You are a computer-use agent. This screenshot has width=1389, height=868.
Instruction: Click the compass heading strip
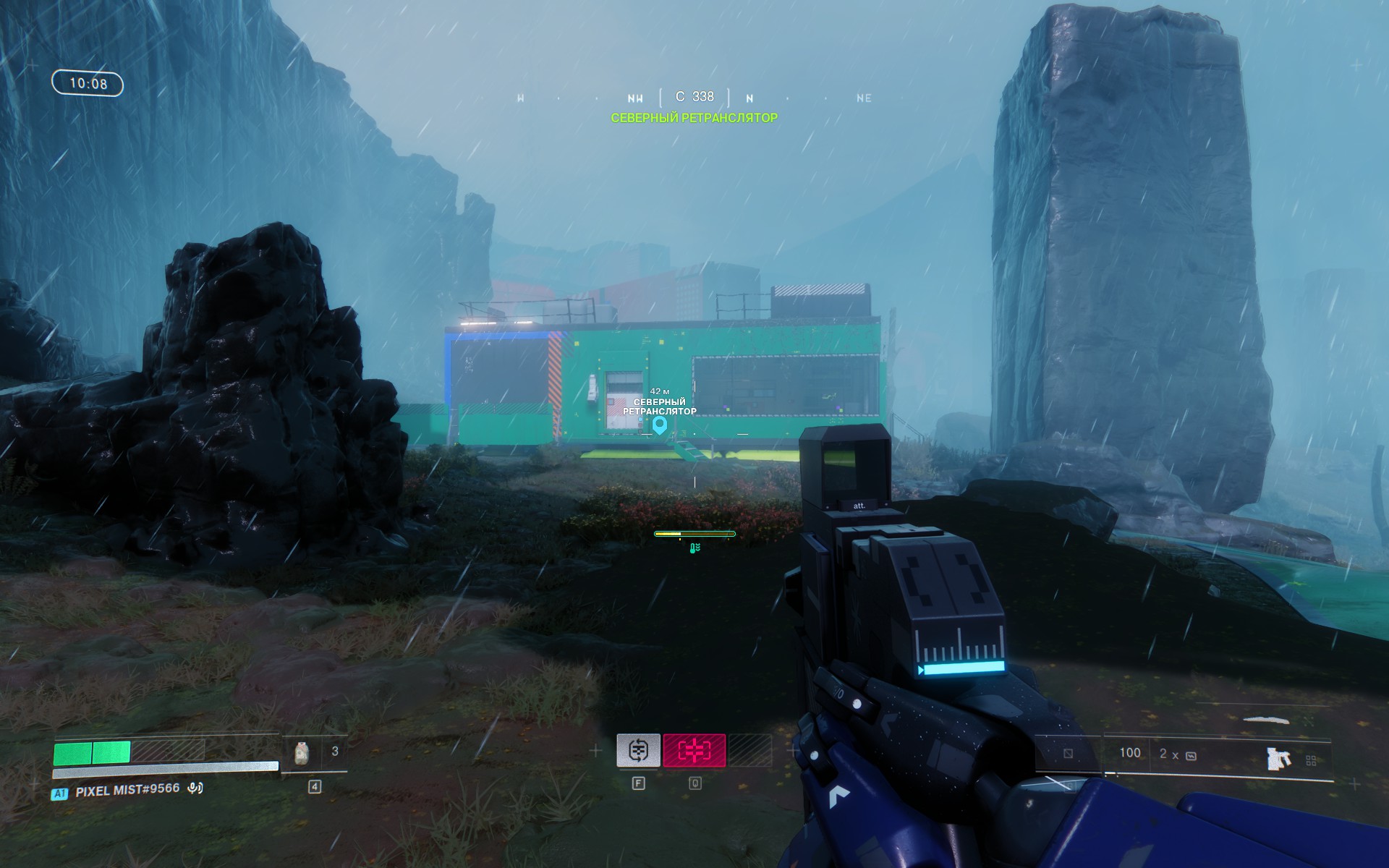694,98
